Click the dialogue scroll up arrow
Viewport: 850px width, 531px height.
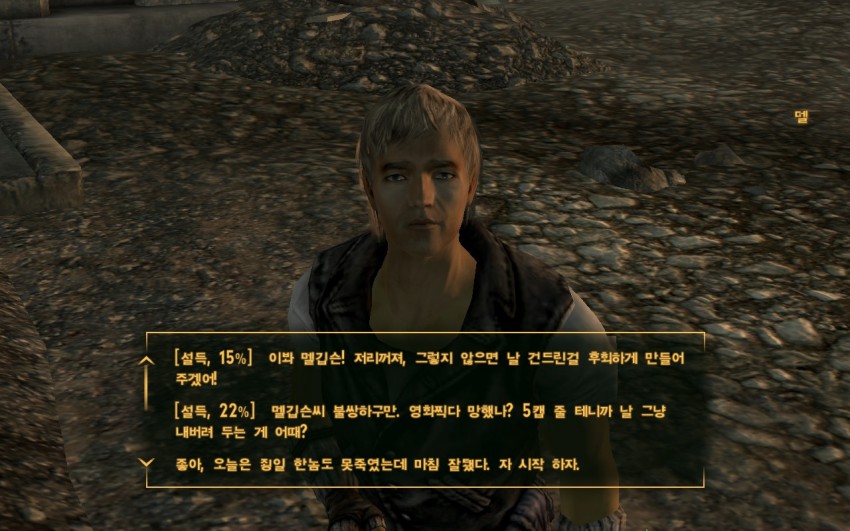click(147, 360)
